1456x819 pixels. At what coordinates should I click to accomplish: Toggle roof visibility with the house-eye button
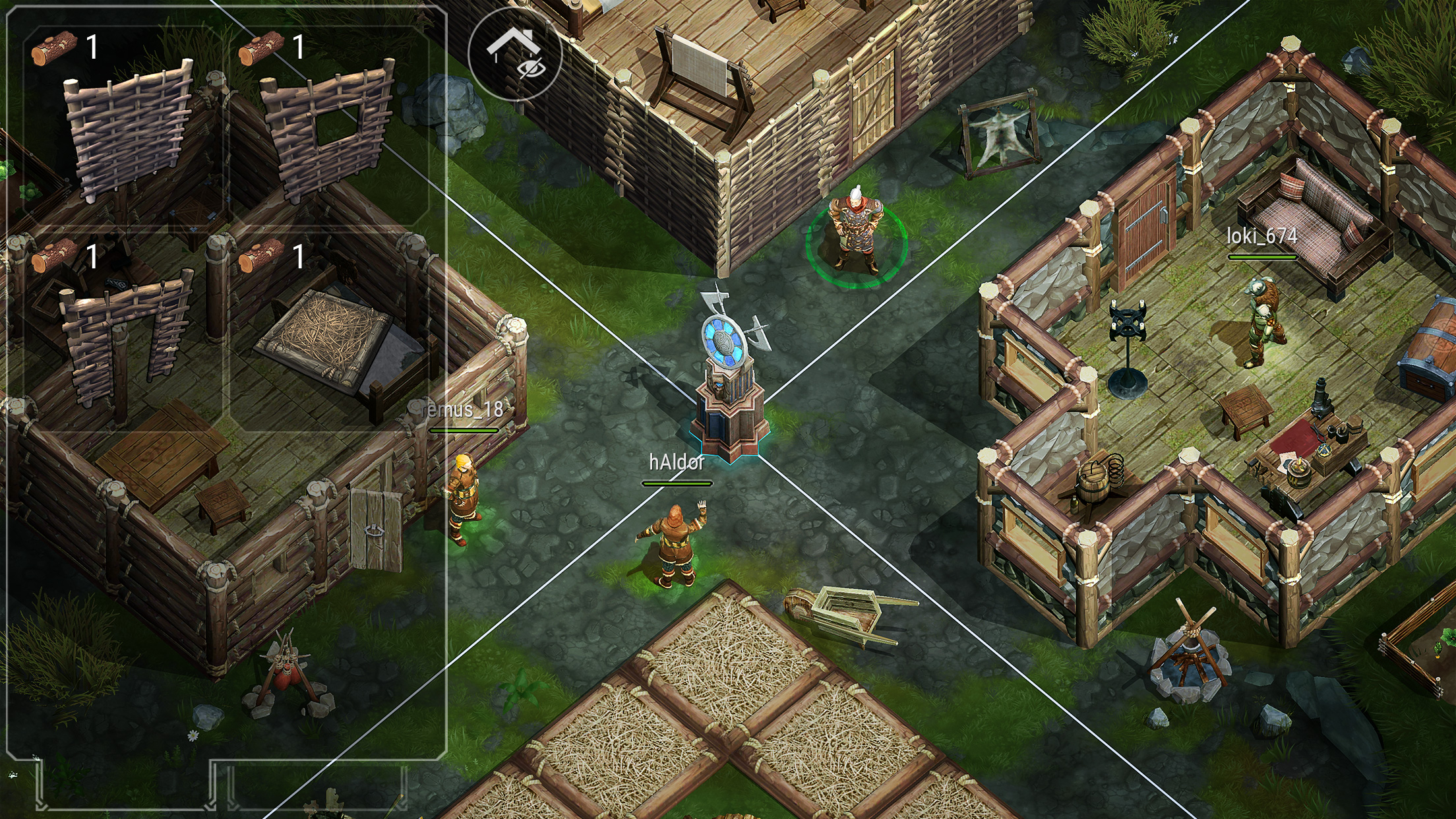[x=518, y=53]
